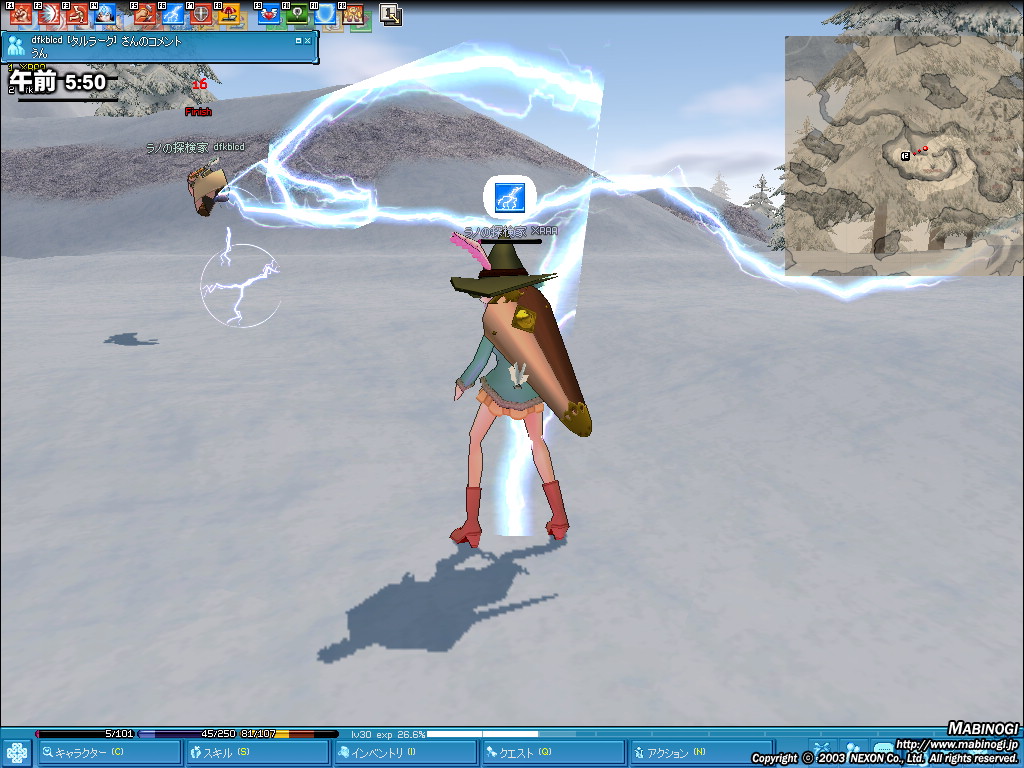Activate the fist attack skill on F1
1024x768 pixels.
[x=21, y=14]
